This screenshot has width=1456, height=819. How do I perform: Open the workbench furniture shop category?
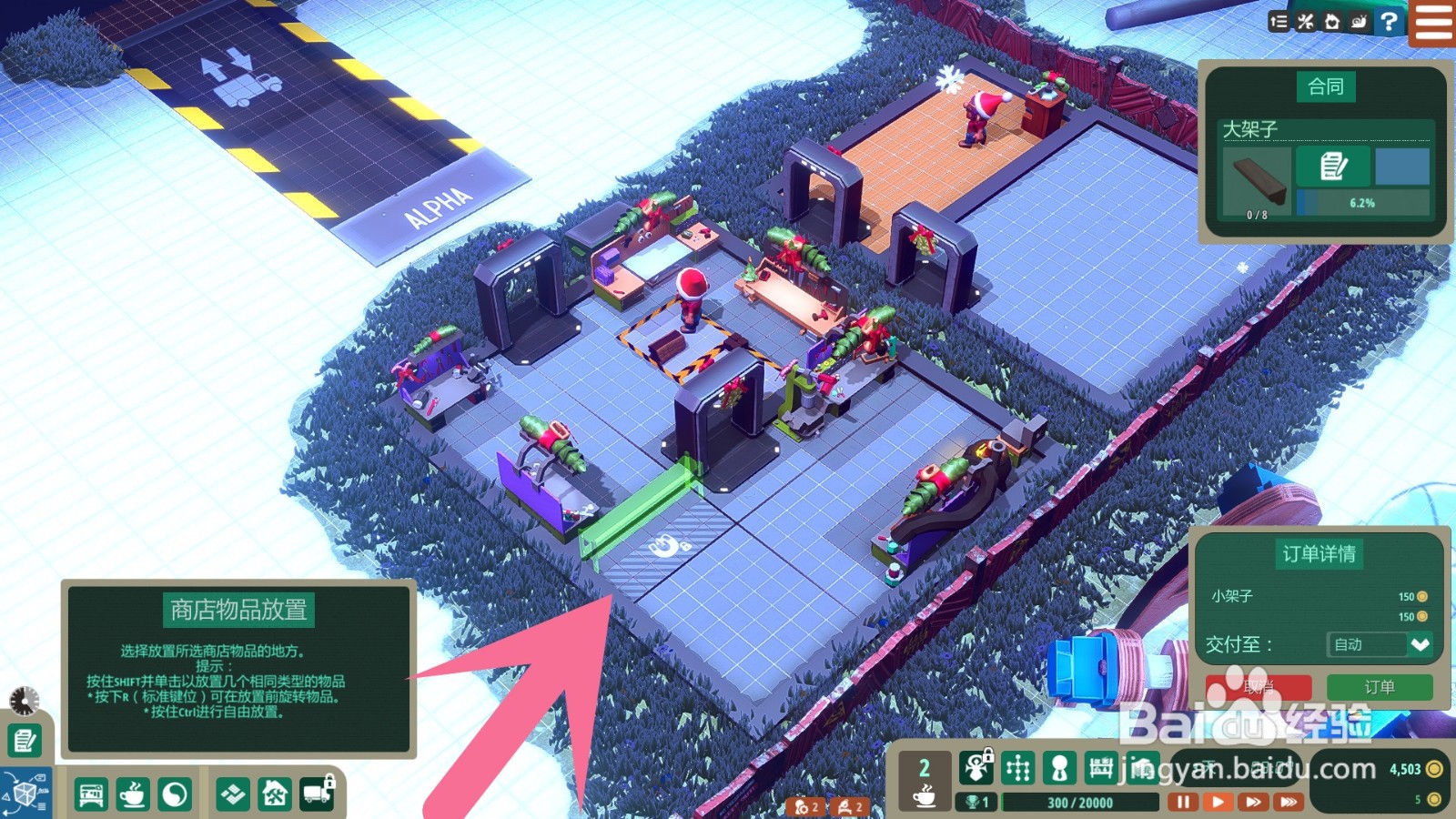coord(91,794)
